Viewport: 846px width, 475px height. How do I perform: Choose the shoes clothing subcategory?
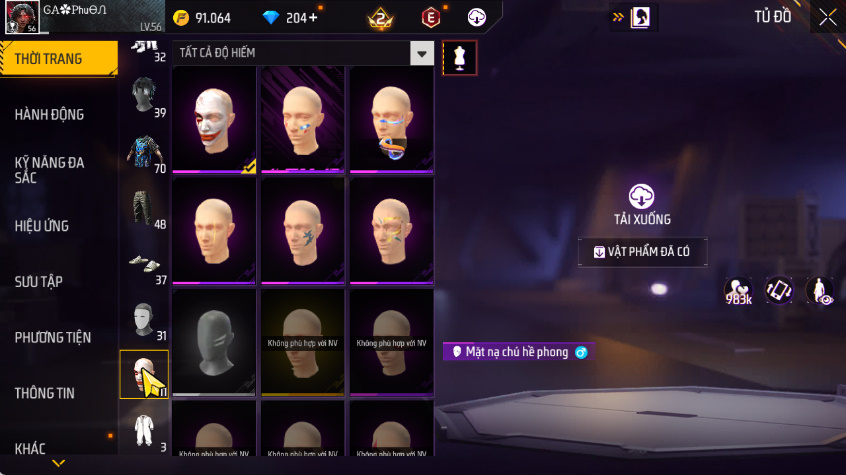pos(144,264)
